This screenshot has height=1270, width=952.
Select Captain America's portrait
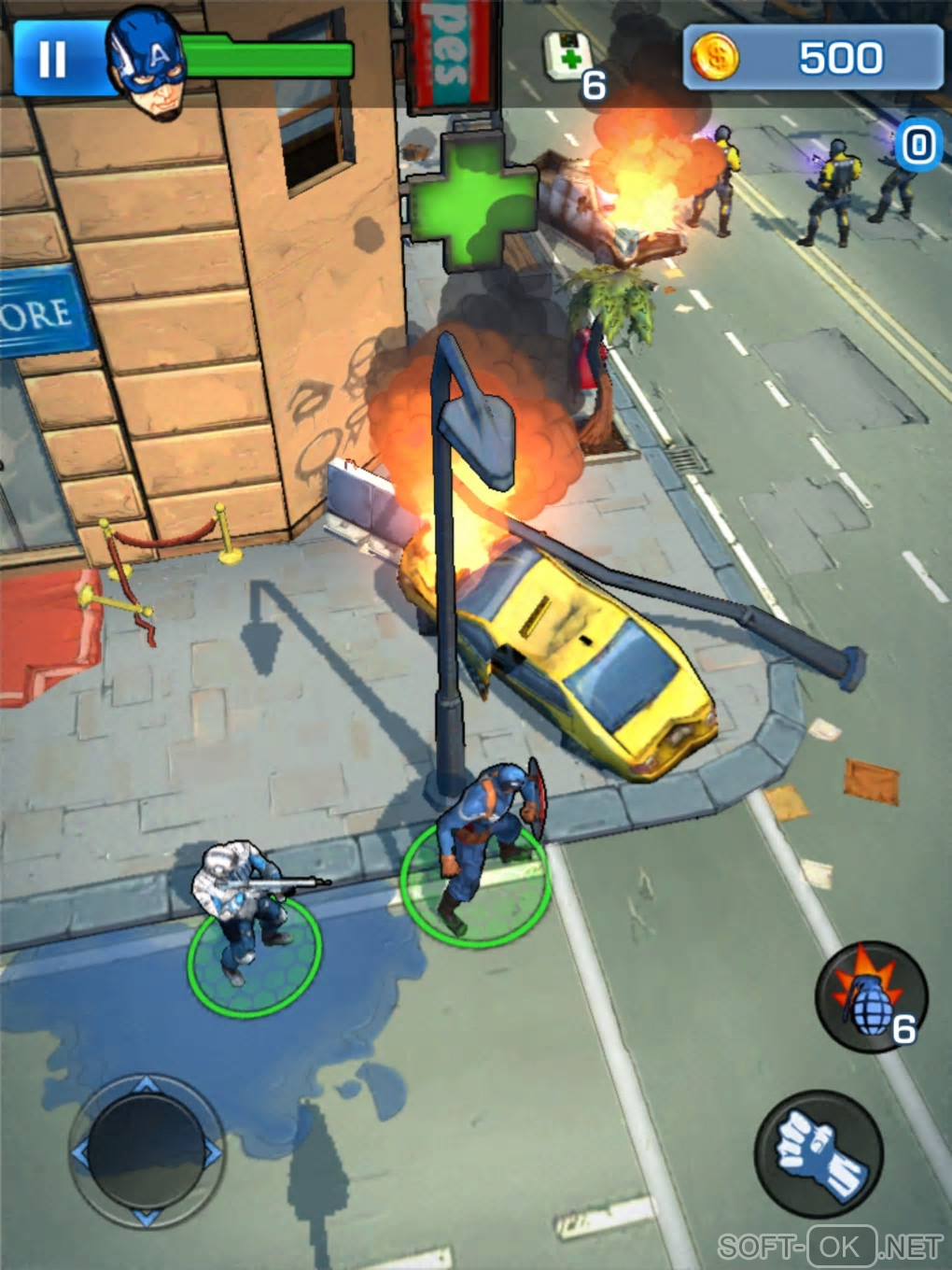tap(147, 63)
